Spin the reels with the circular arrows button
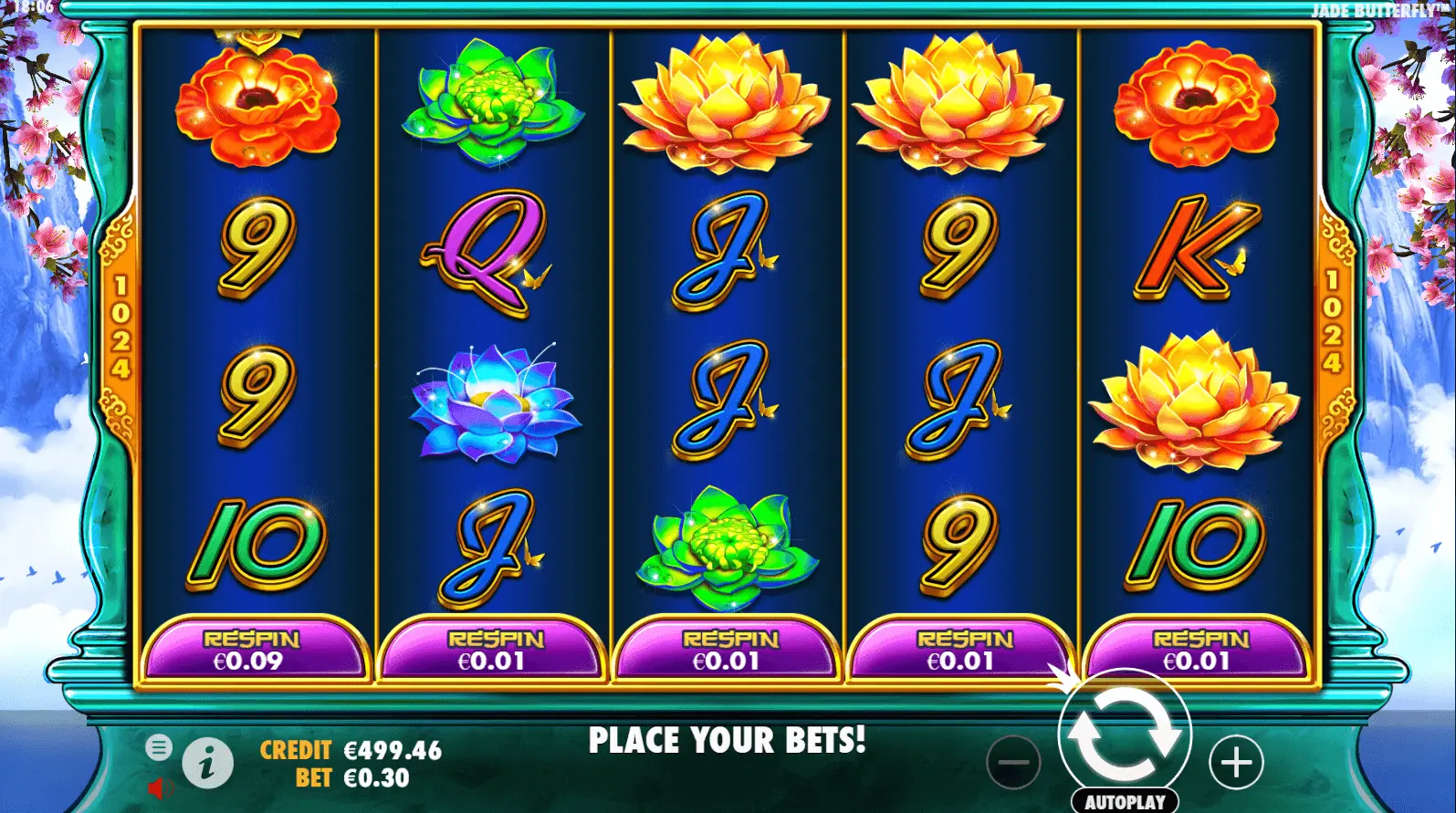Image resolution: width=1456 pixels, height=813 pixels. [x=1125, y=735]
